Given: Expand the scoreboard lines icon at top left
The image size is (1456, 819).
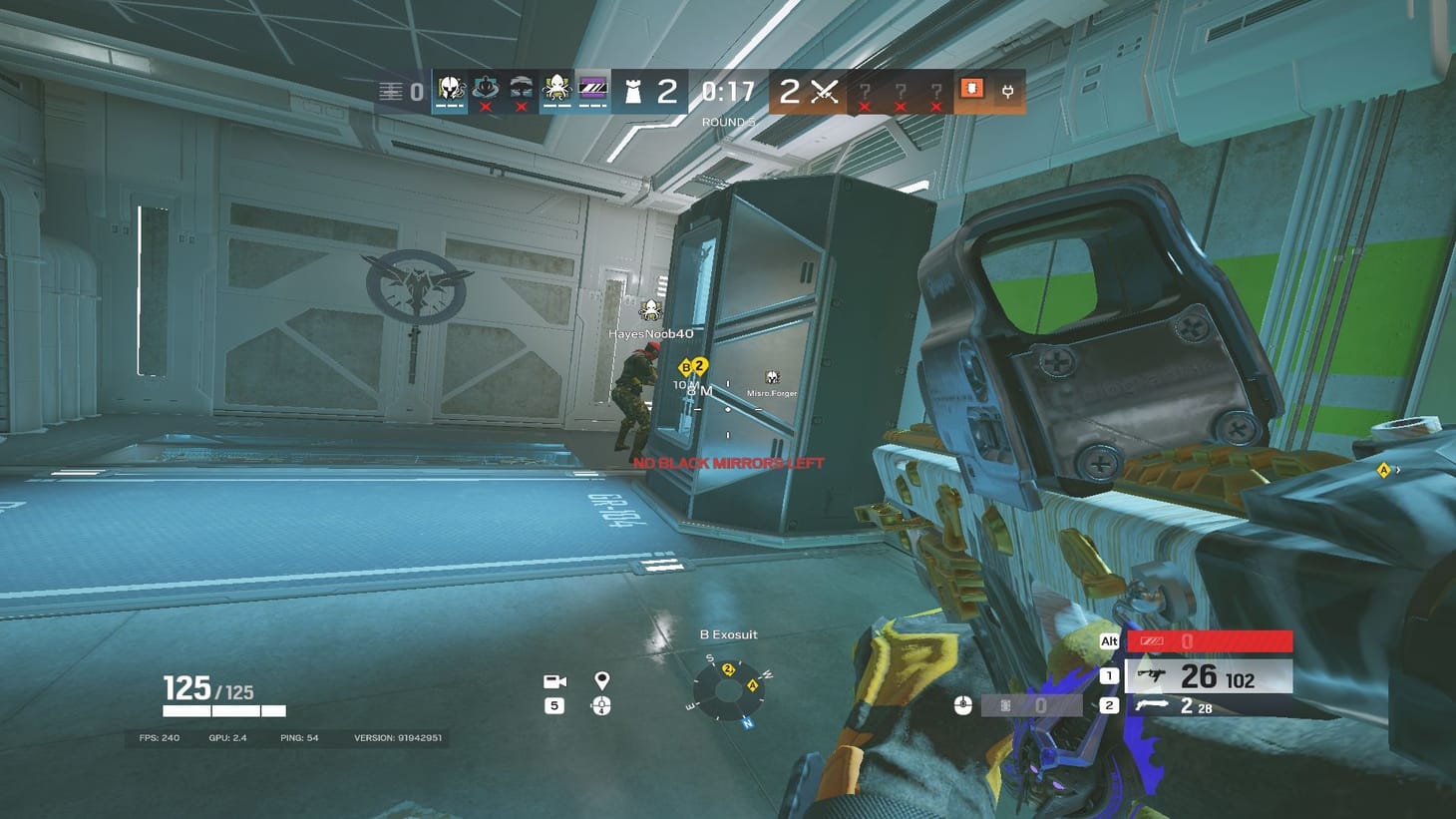Looking at the screenshot, I should click(392, 90).
